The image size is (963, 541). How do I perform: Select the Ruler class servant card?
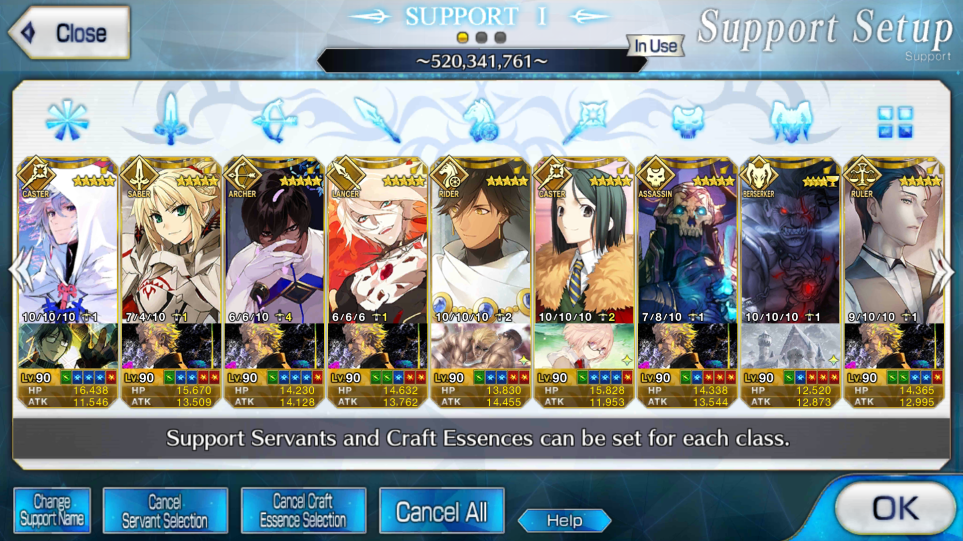[x=892, y=250]
